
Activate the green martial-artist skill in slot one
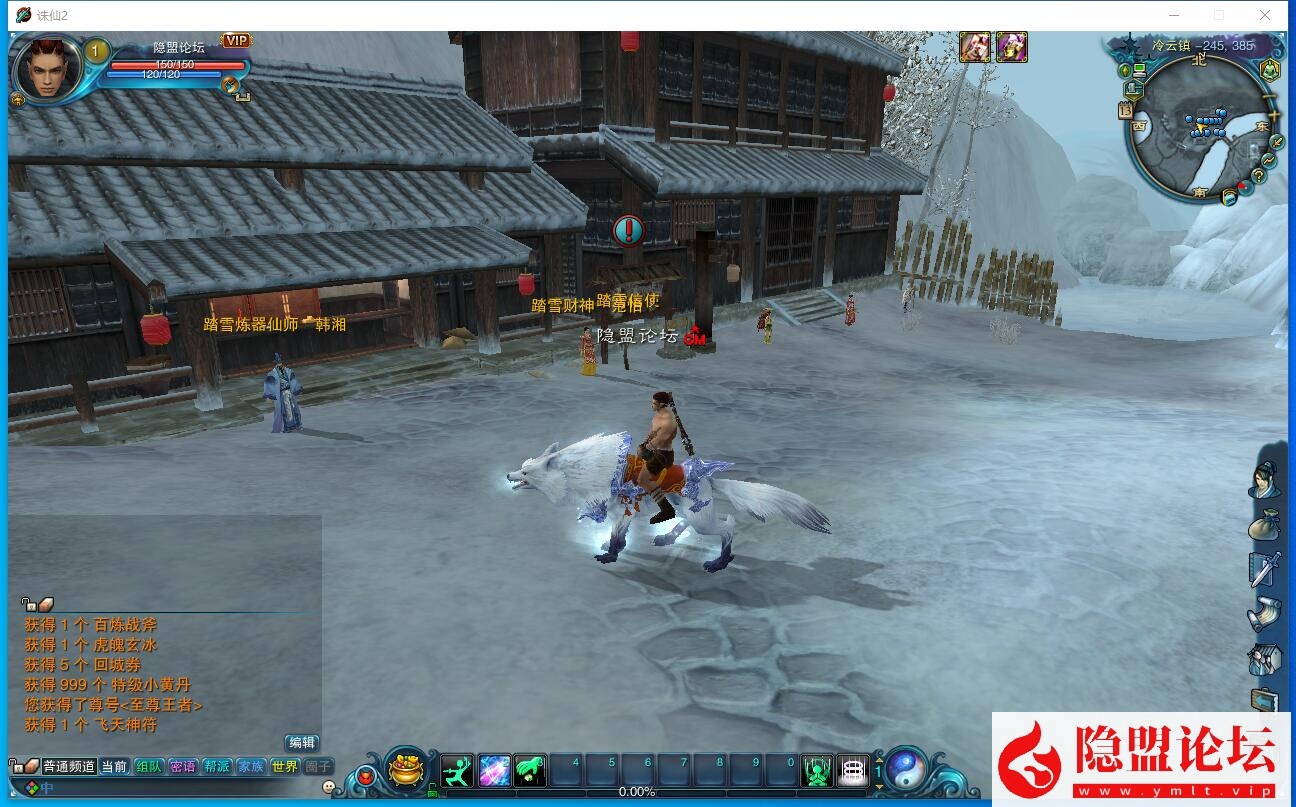pos(457,770)
